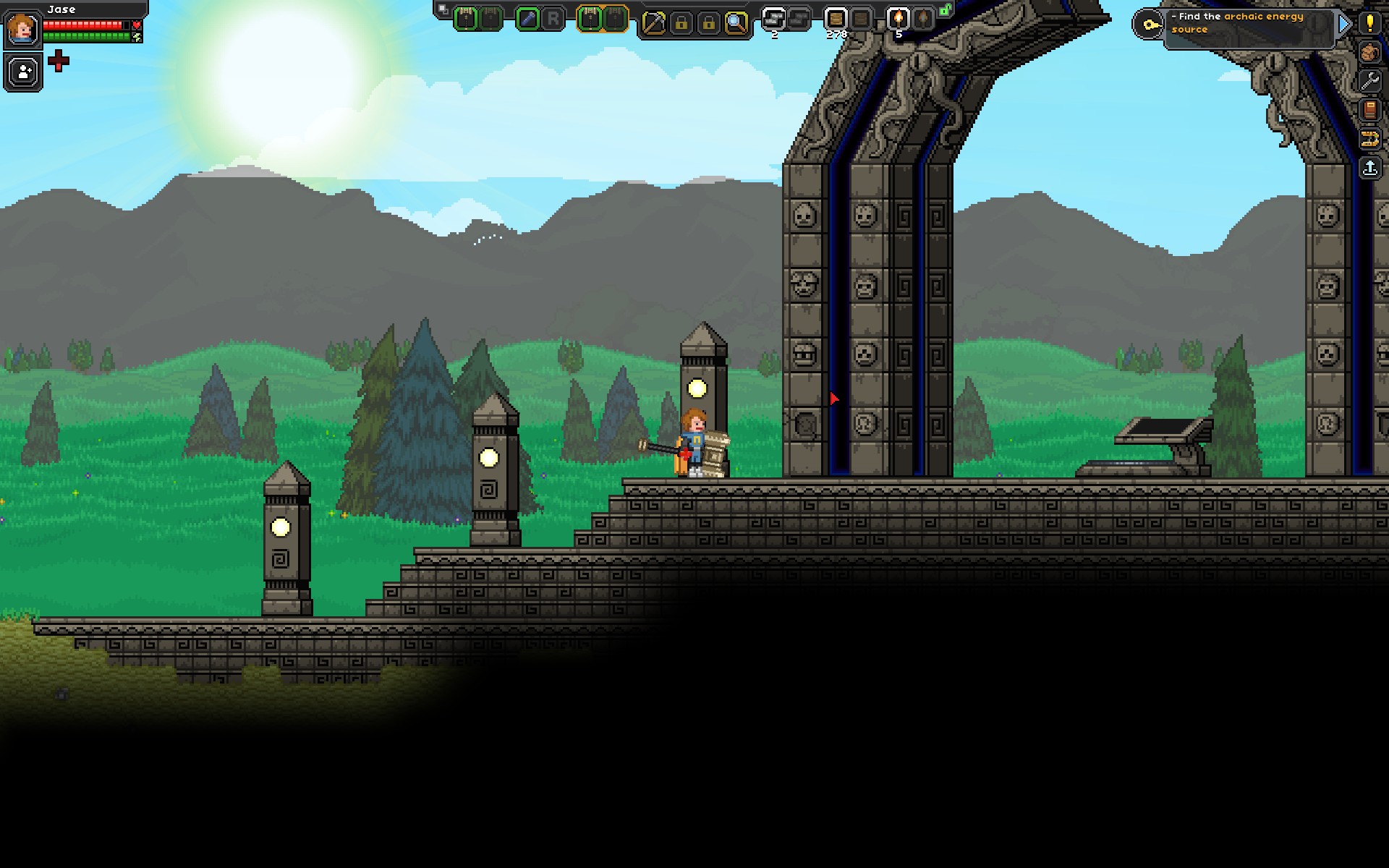
Task: Open the inventory bag icon
Action: pos(1369,52)
